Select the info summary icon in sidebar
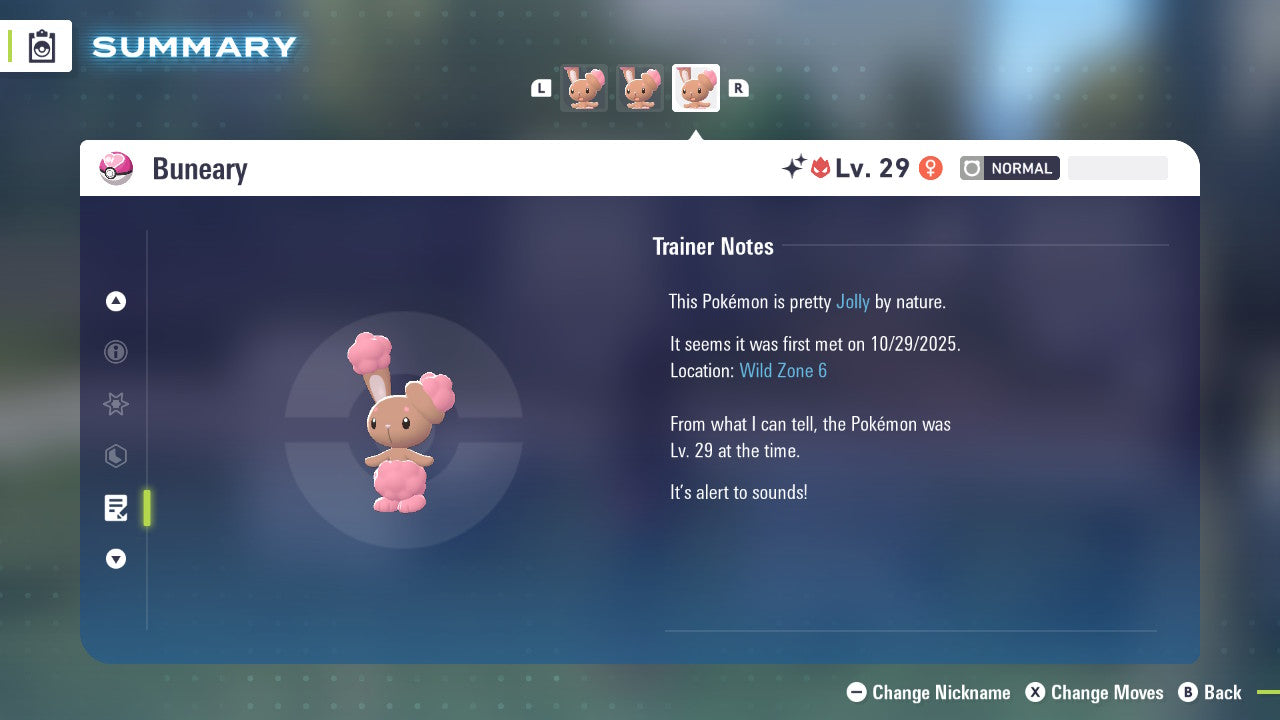The width and height of the screenshot is (1280, 720). [115, 352]
